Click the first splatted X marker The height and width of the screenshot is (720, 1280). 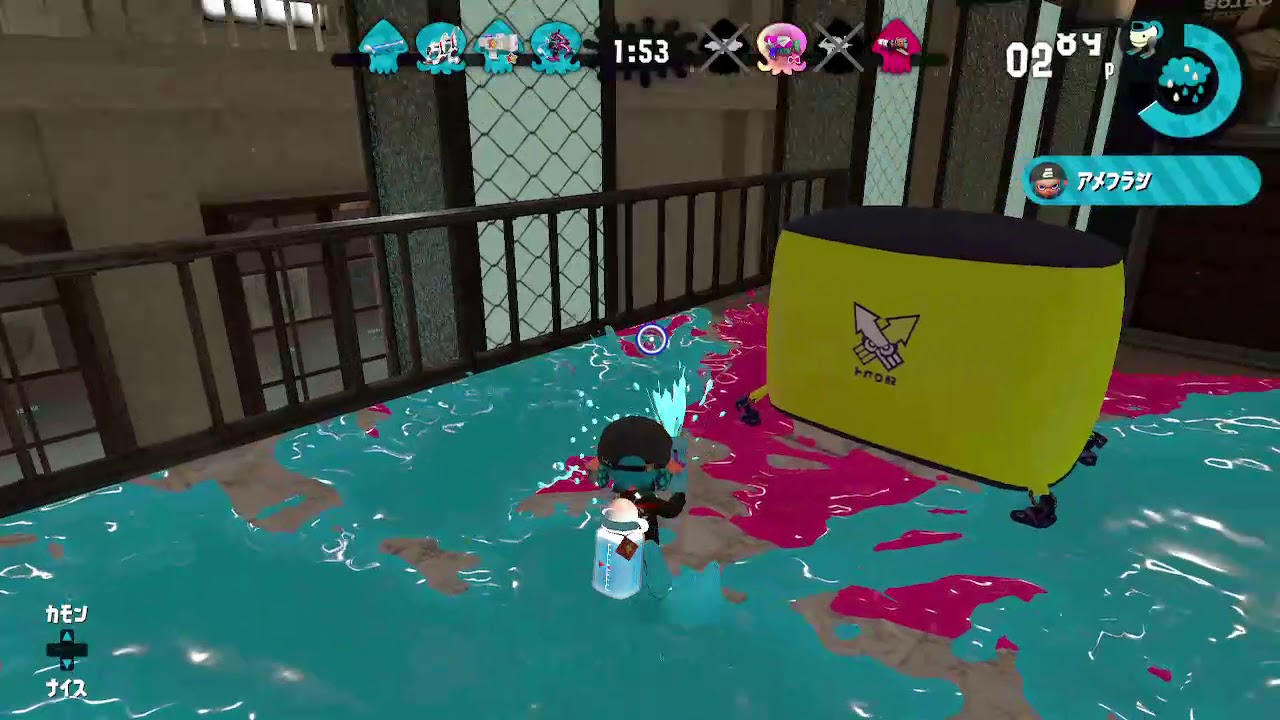[724, 48]
